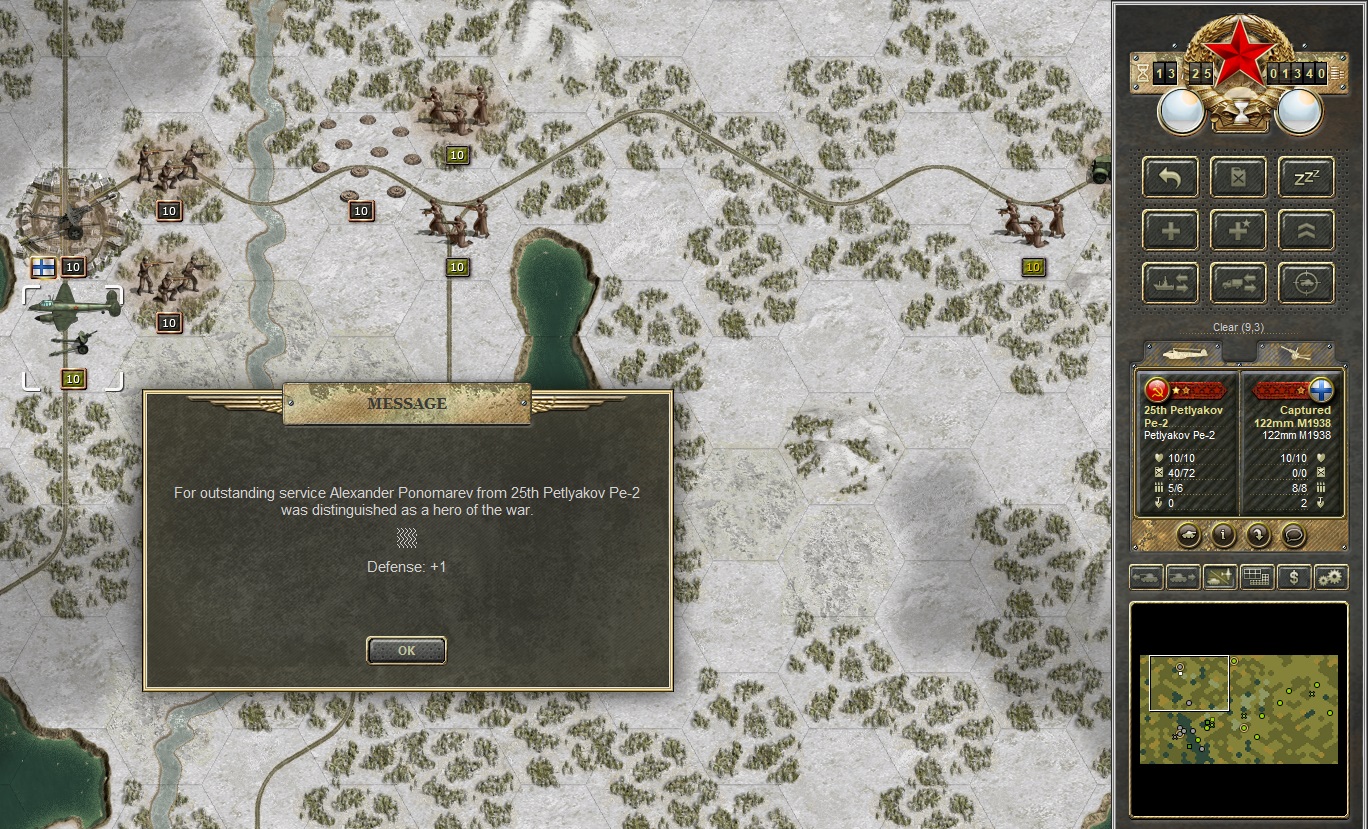1368x829 pixels.
Task: Embark unit onto naval transport
Action: click(1171, 283)
